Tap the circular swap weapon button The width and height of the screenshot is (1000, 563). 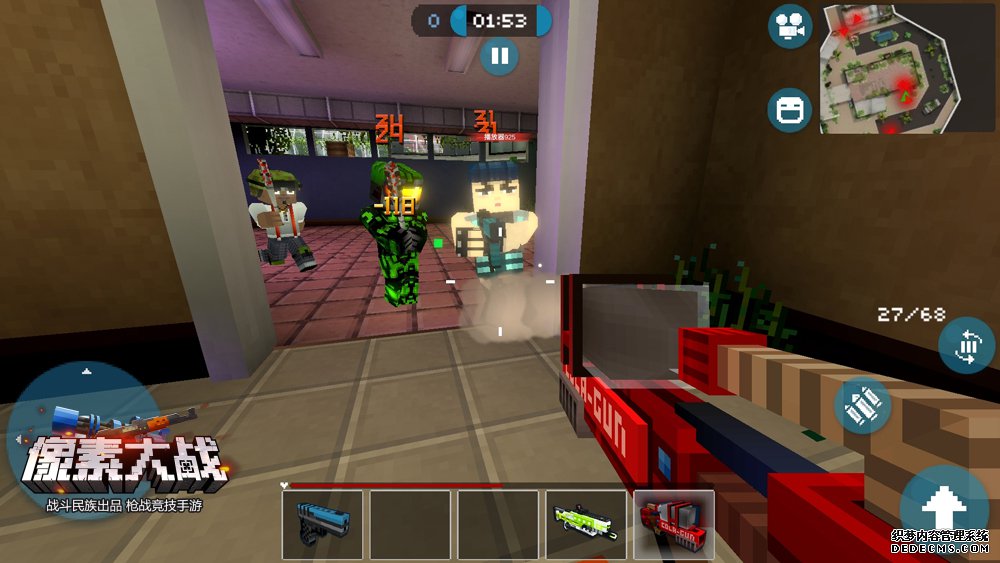click(x=966, y=346)
